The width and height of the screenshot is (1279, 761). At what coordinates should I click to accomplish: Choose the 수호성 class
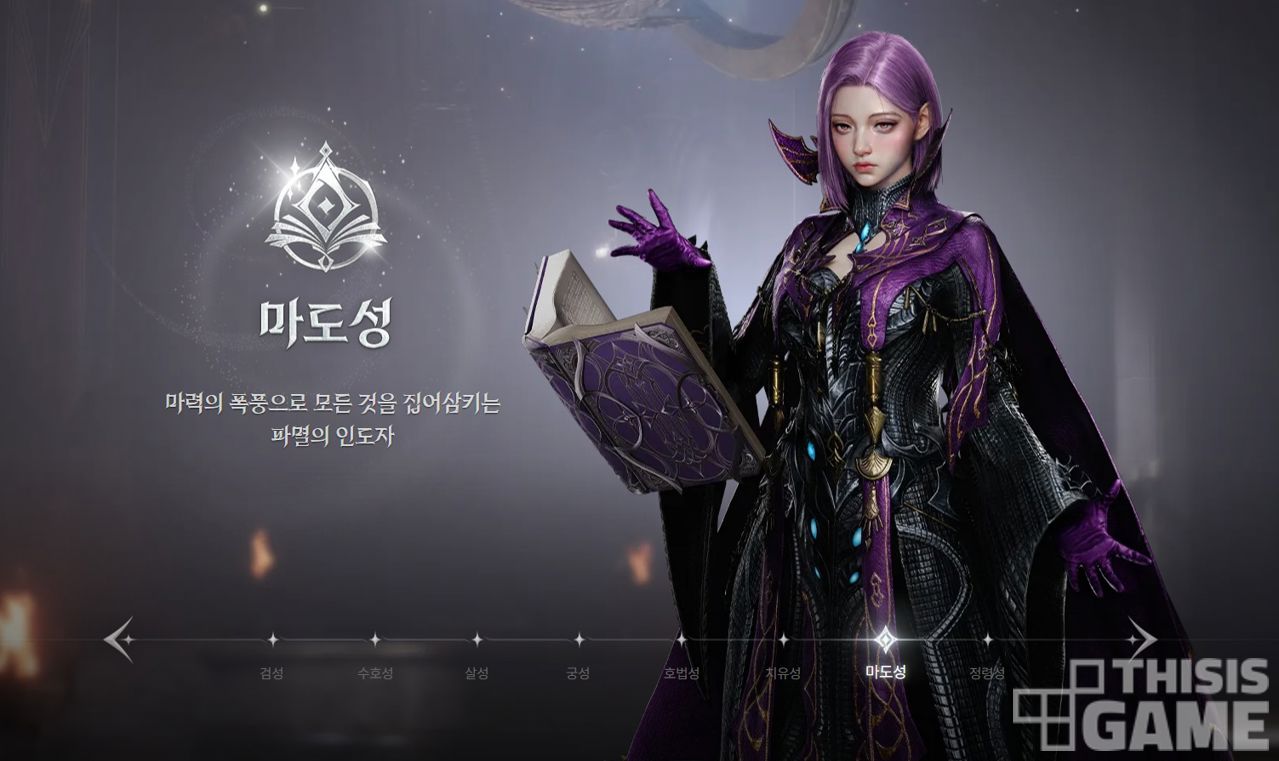[x=375, y=640]
